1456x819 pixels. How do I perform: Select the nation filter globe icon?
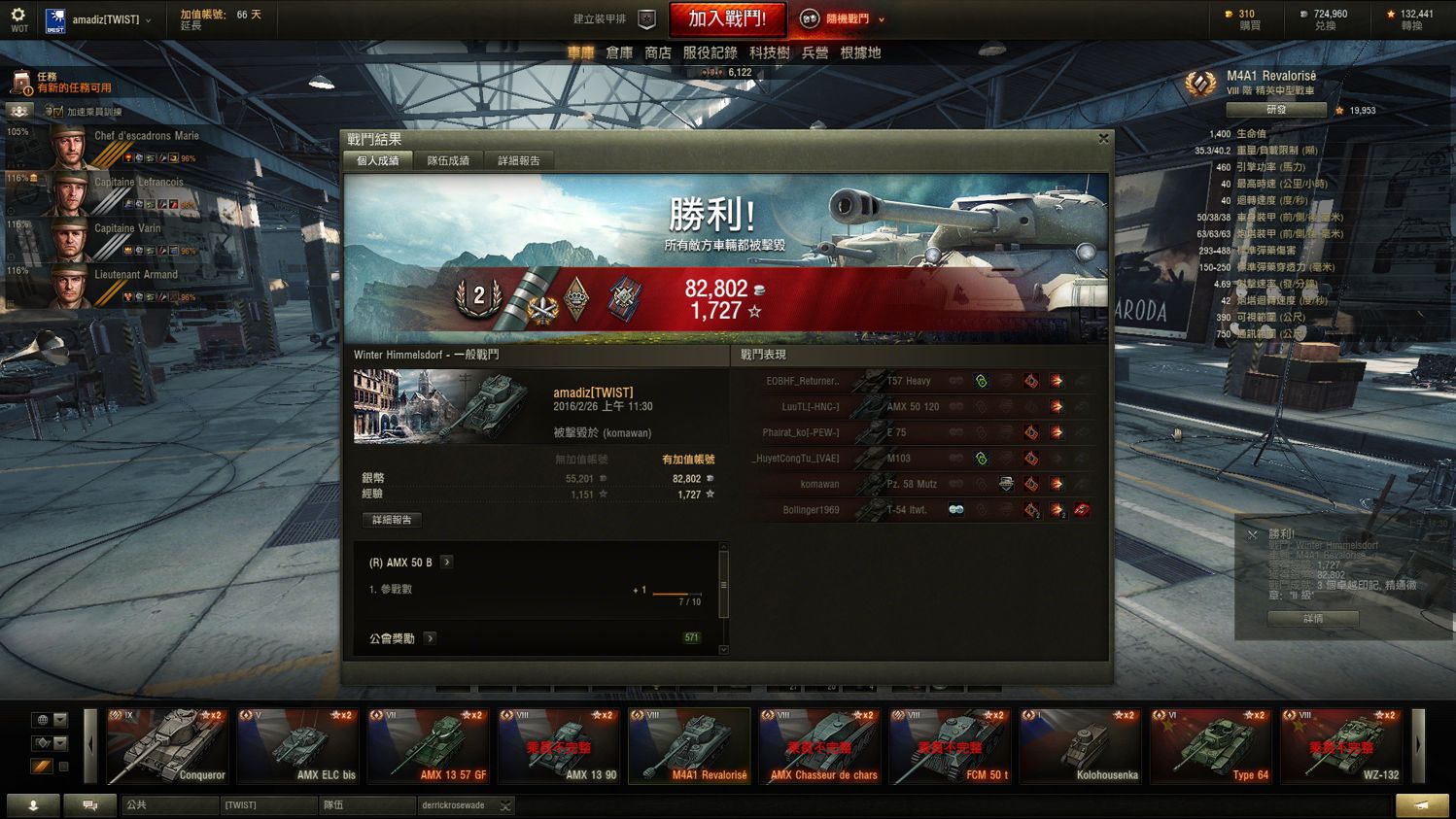tap(41, 719)
